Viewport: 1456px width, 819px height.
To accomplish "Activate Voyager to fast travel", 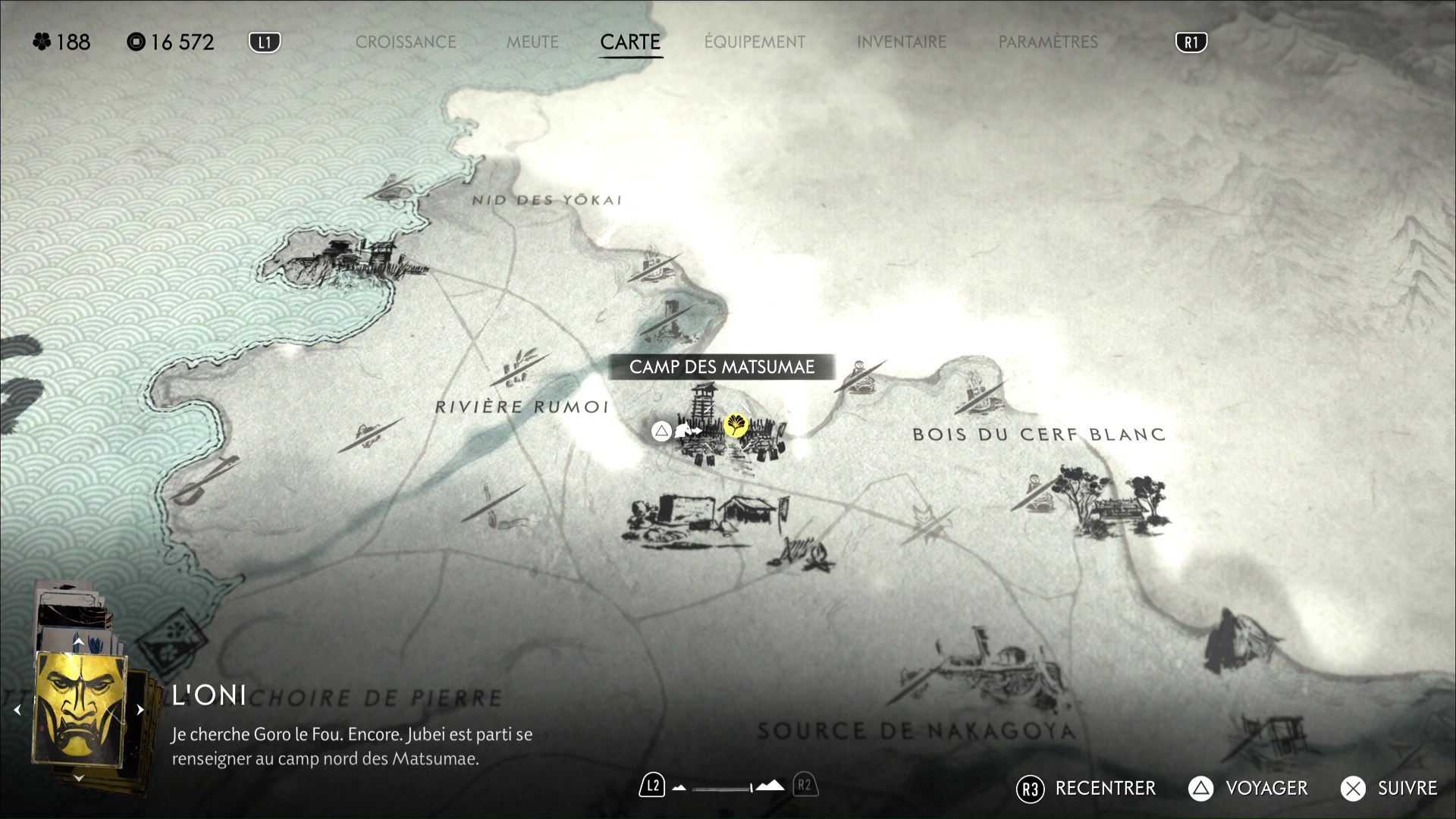I will pyautogui.click(x=1248, y=789).
